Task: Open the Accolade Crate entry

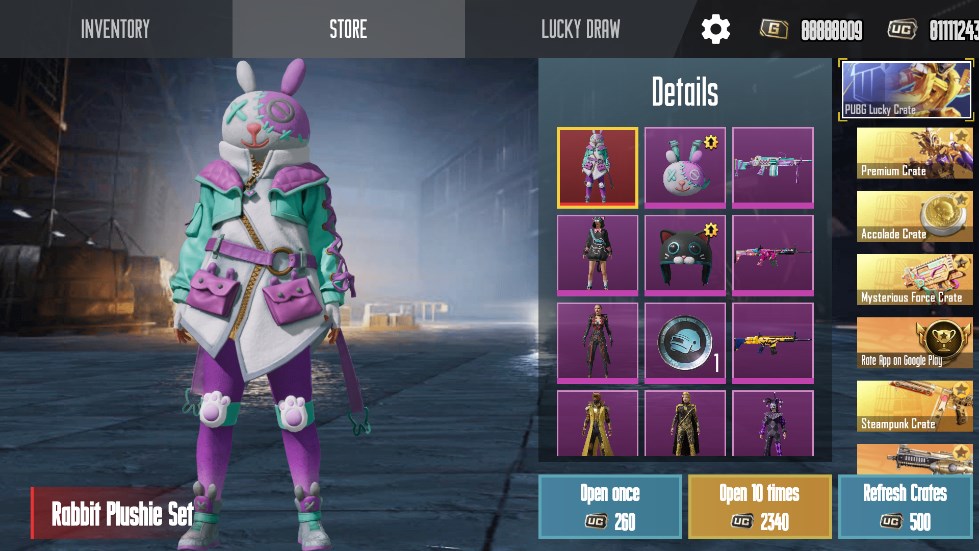Action: (916, 216)
